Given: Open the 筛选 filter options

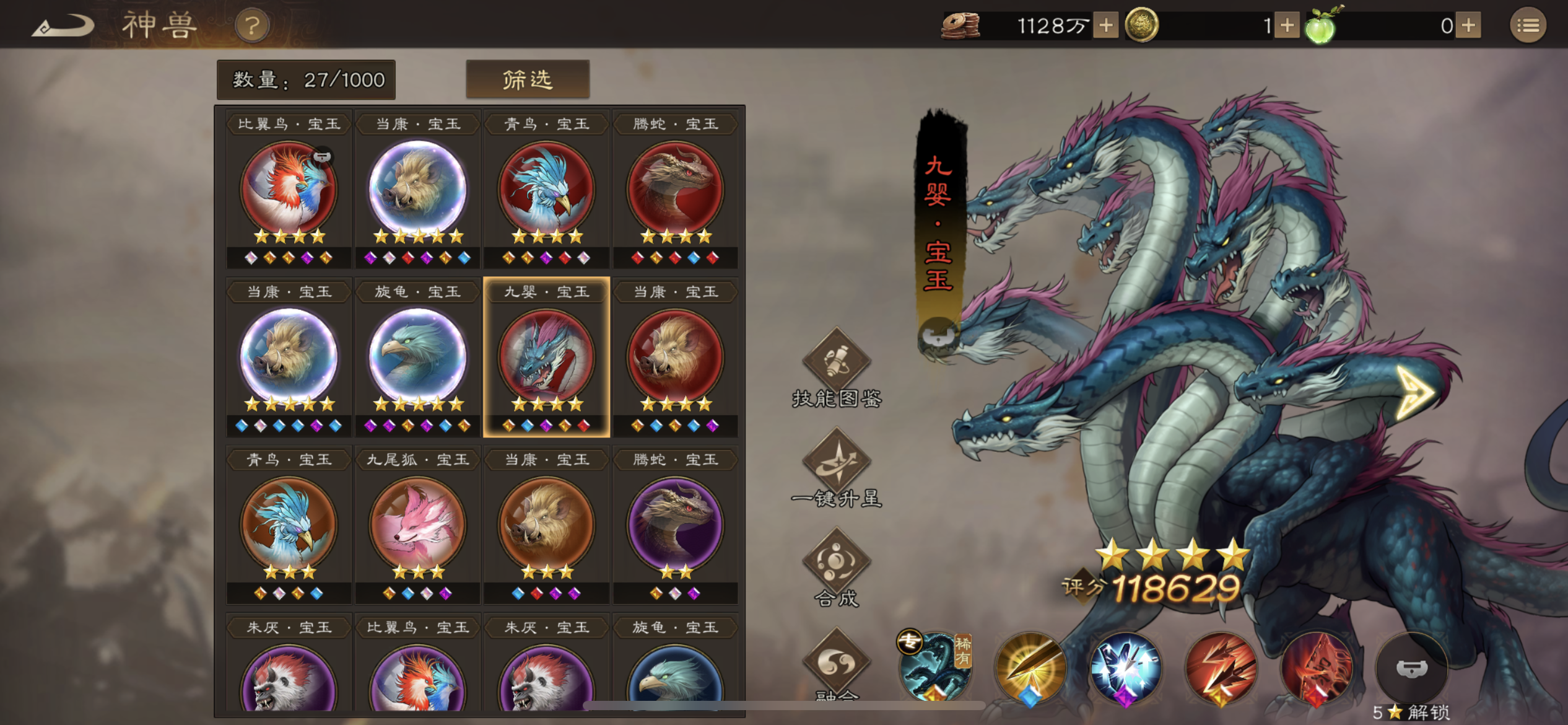Looking at the screenshot, I should pos(528,79).
